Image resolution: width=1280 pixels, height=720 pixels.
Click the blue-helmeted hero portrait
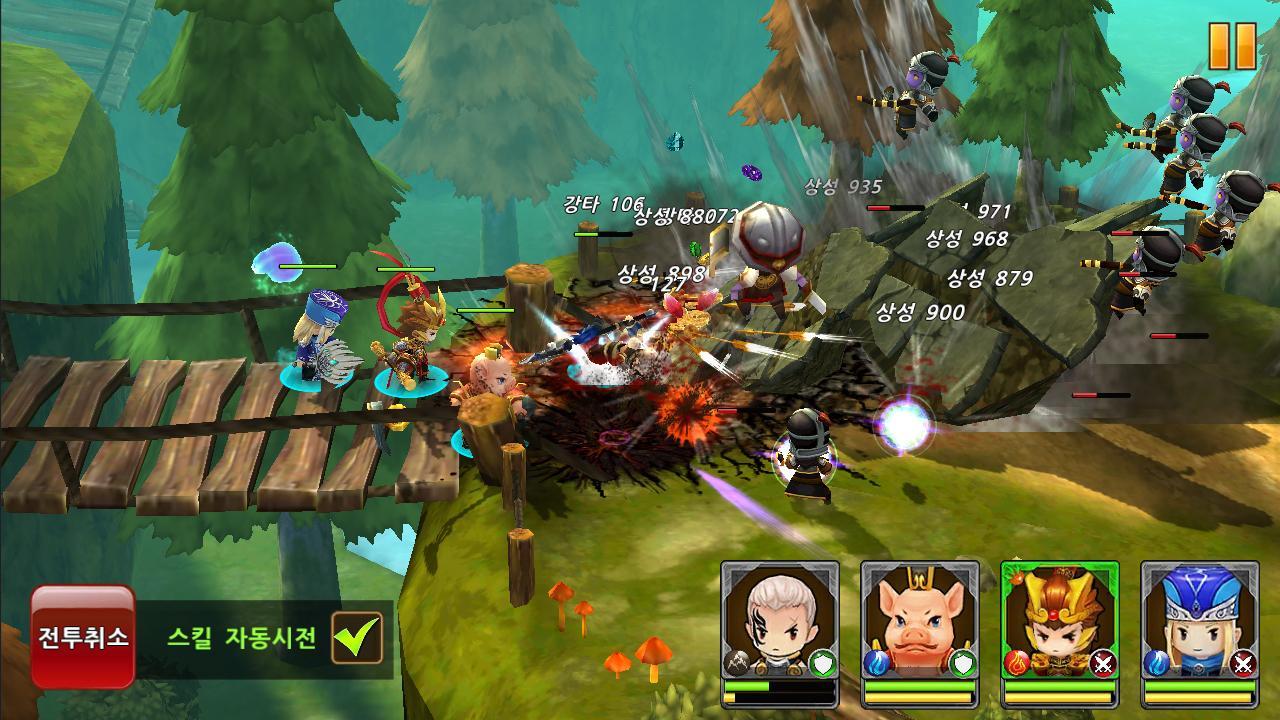pos(1197,614)
